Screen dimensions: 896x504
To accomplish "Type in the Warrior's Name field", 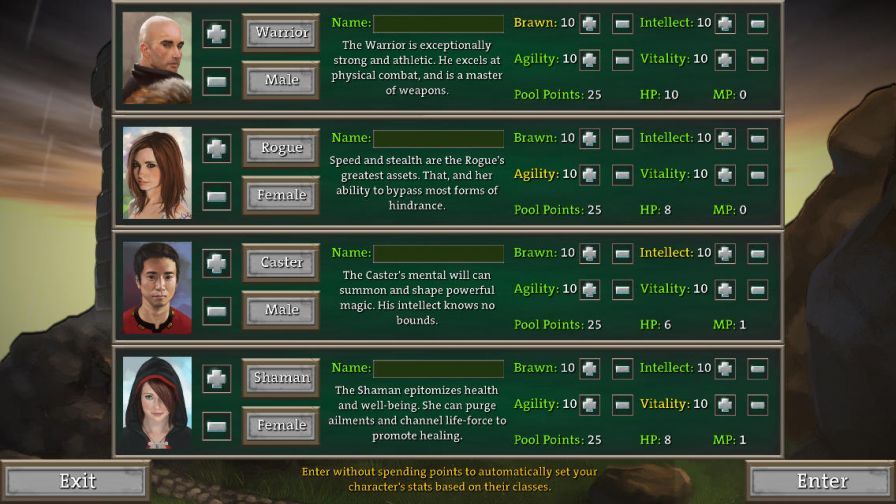I will [438, 23].
